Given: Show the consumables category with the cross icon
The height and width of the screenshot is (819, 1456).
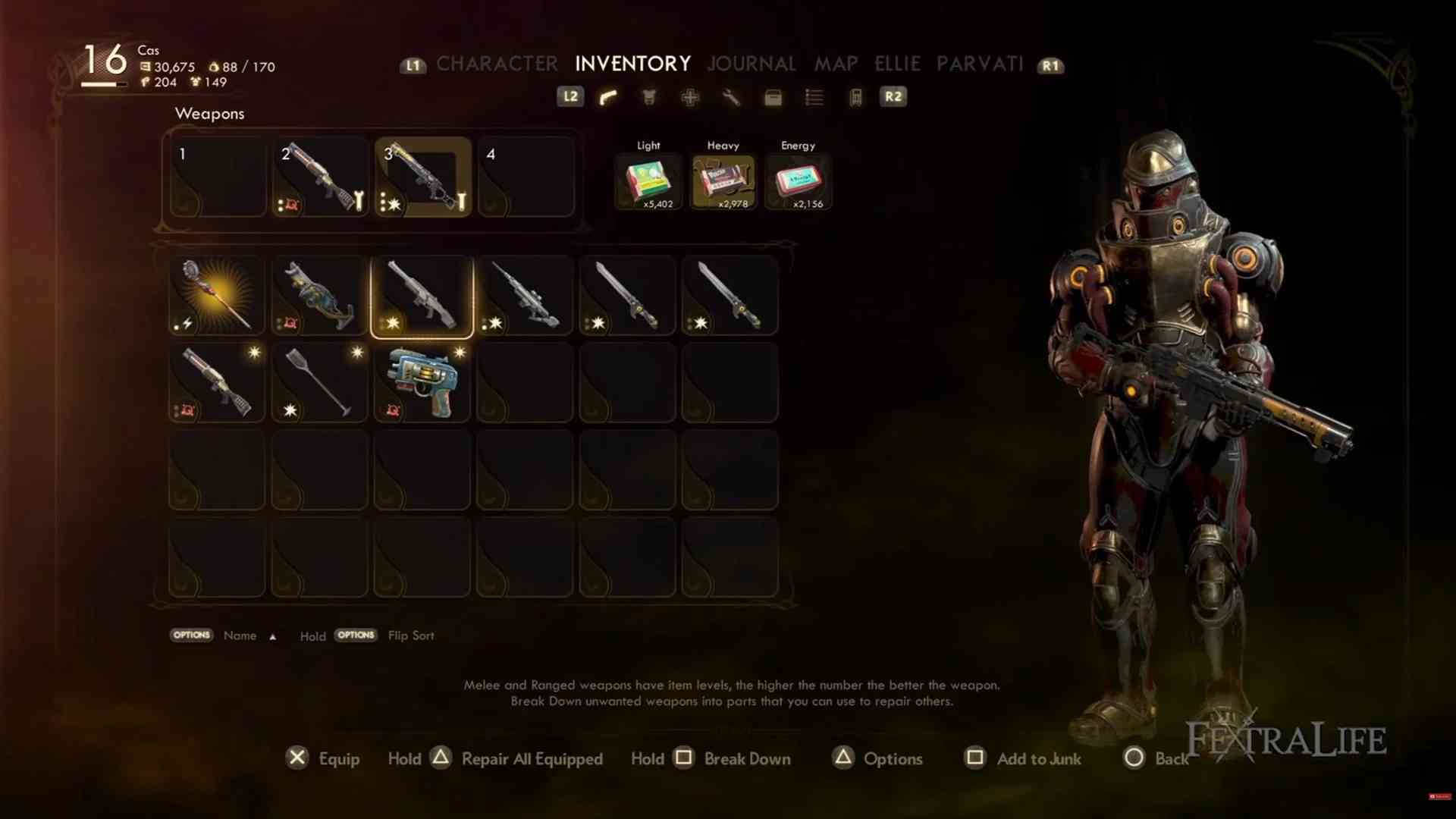Looking at the screenshot, I should pos(690,97).
